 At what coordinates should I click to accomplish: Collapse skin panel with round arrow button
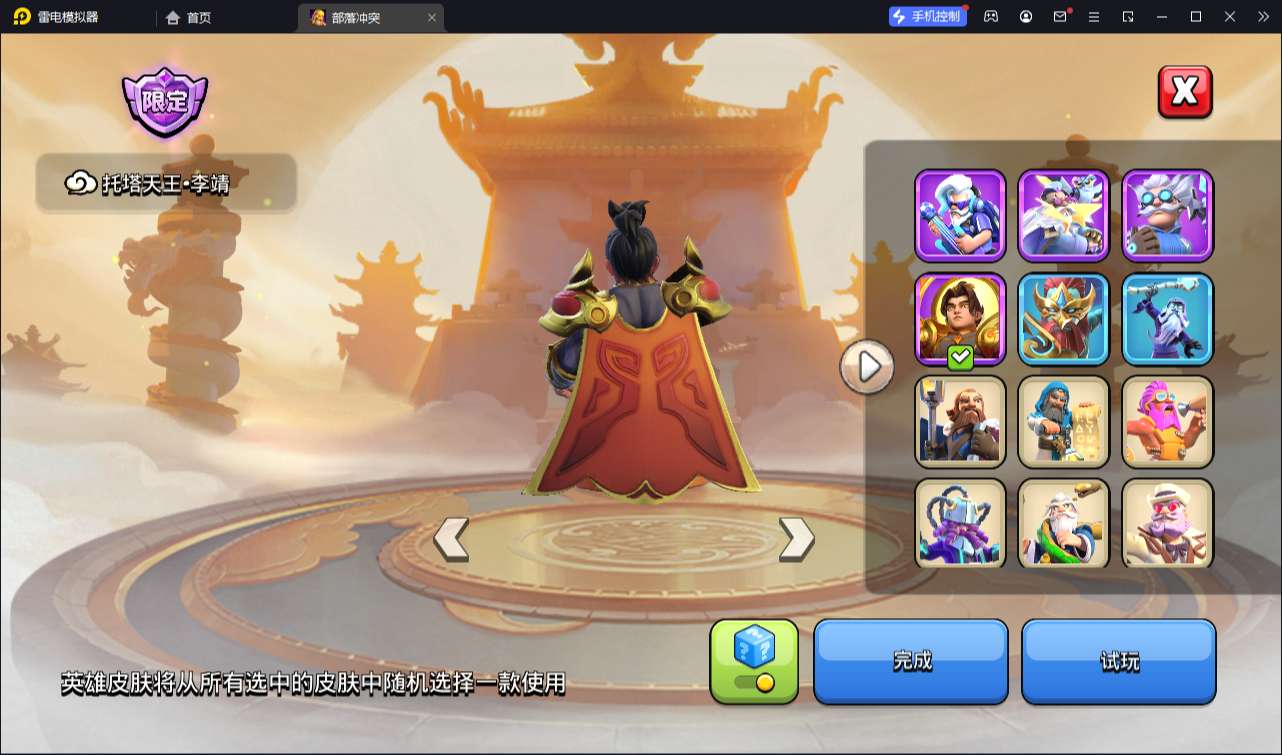coord(867,367)
